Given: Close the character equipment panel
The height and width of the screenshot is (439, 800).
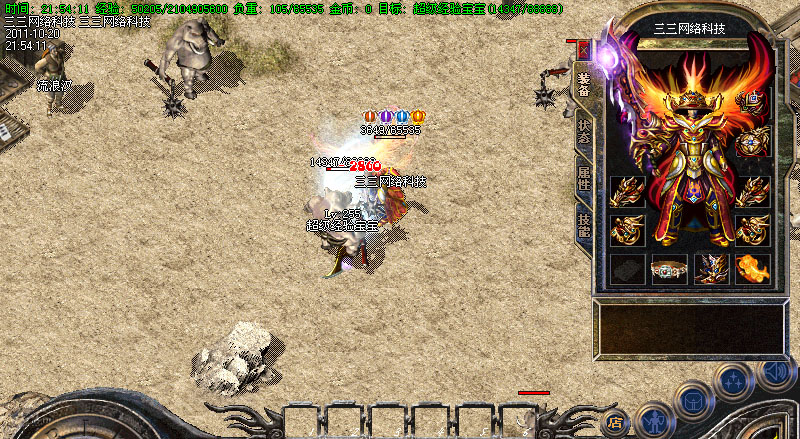Looking at the screenshot, I should (584, 50).
